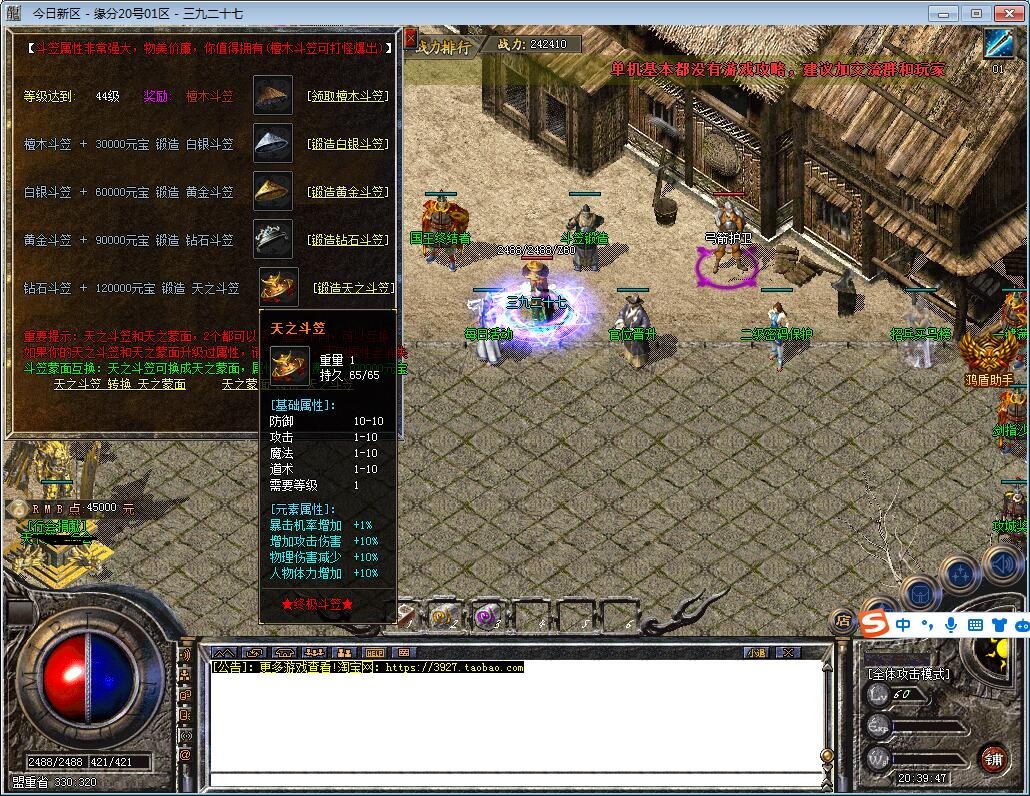Claim the 檀木斗笠 reward link

(347, 97)
